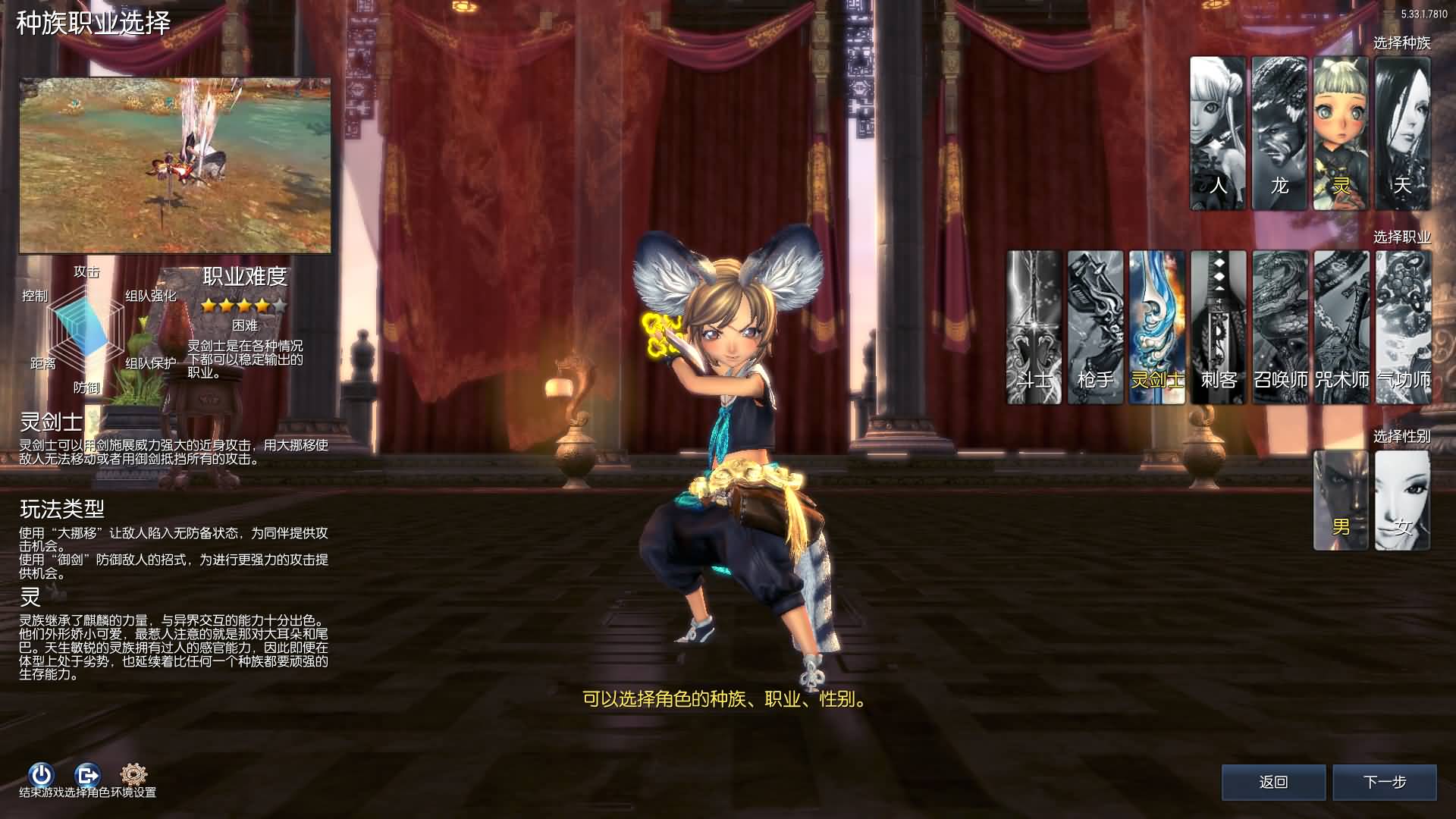
Task: Switch to the 女 gender portrait
Action: tap(1402, 500)
